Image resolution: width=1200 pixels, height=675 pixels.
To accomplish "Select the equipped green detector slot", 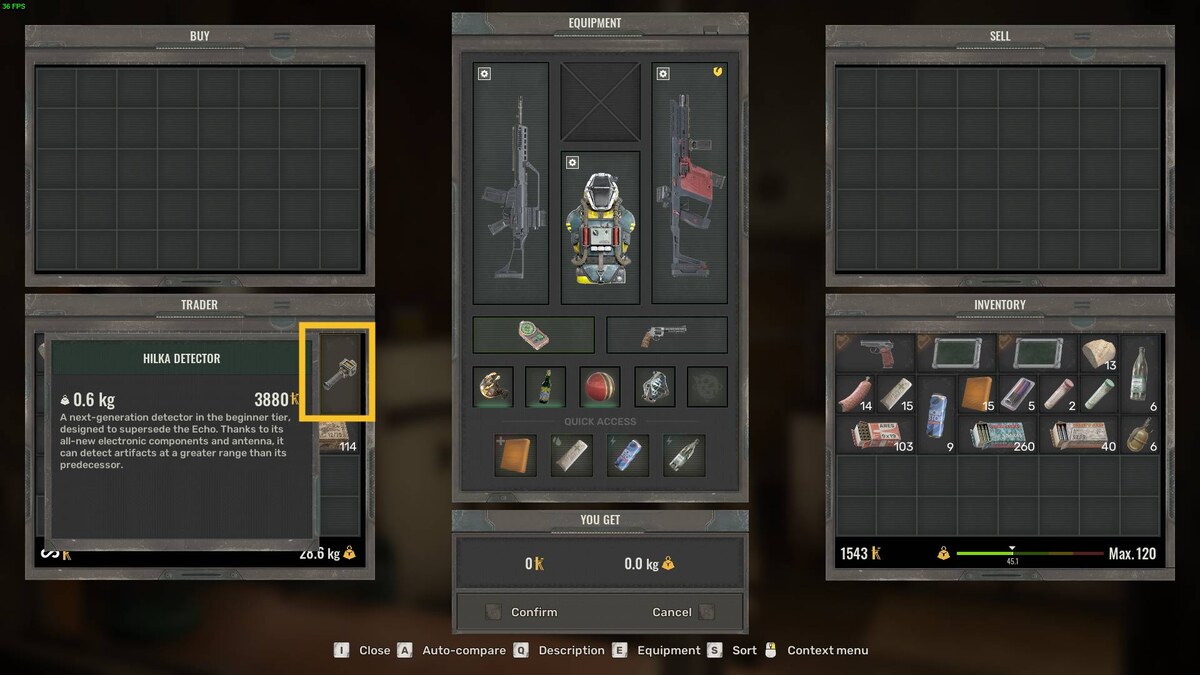I will (x=533, y=335).
